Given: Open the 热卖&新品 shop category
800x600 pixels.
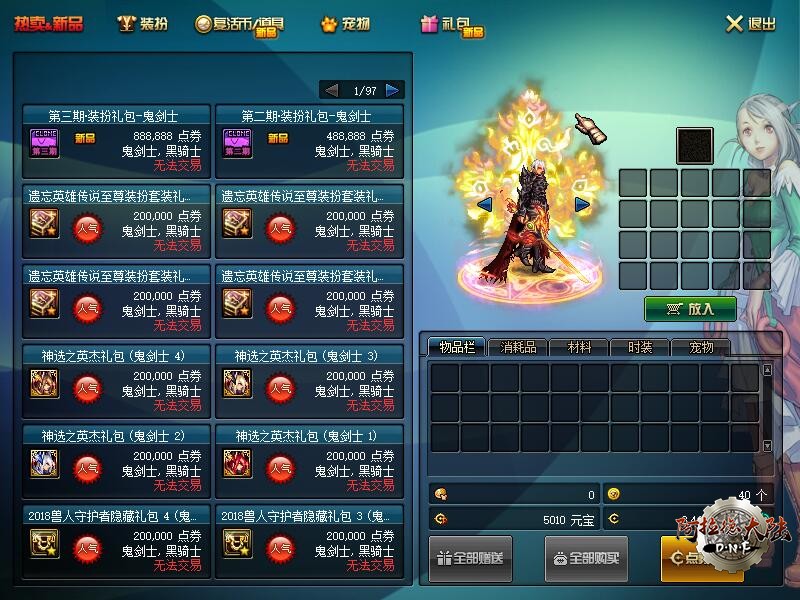Looking at the screenshot, I should click(48, 24).
